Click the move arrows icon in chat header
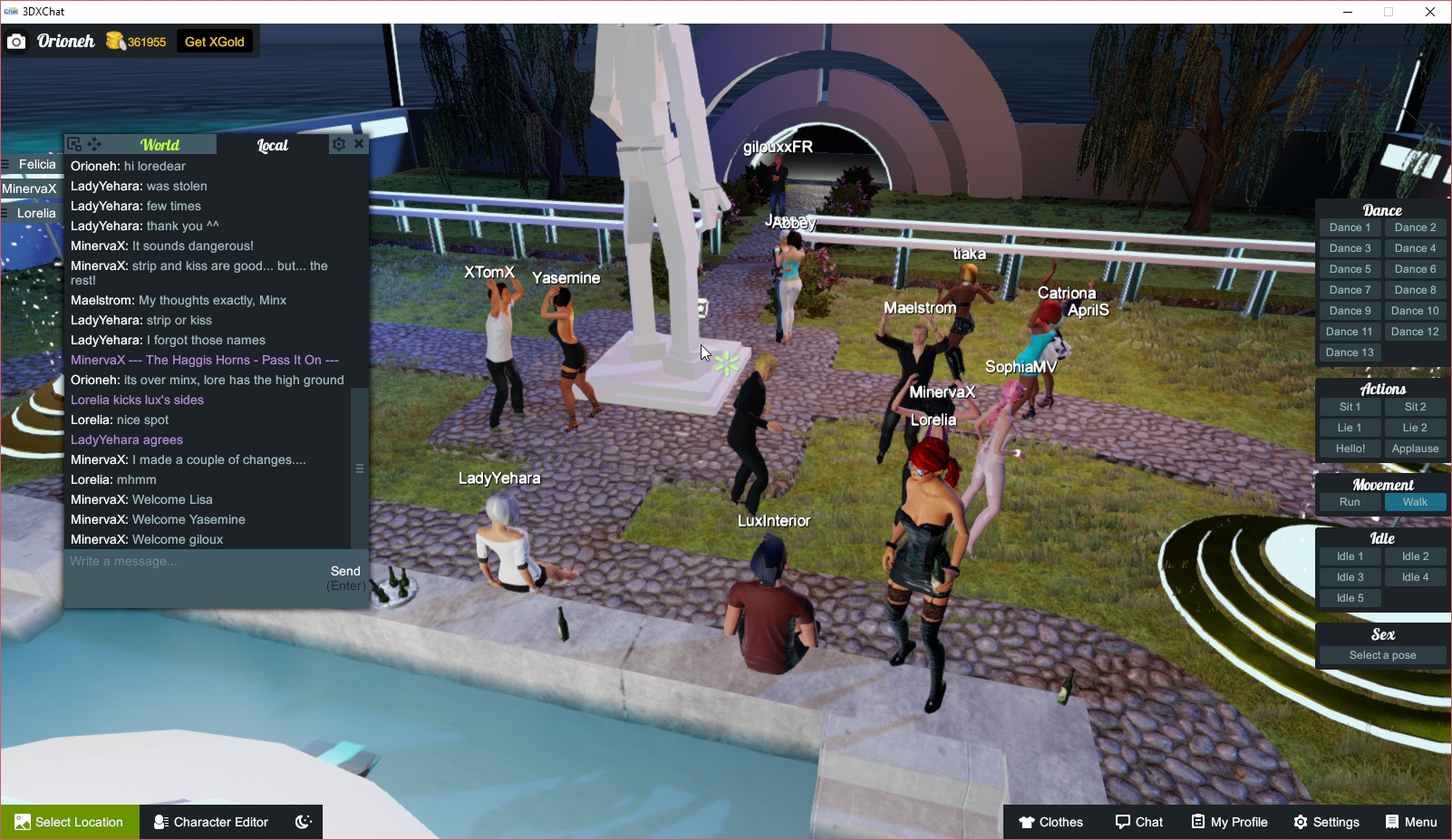Image resolution: width=1452 pixels, height=840 pixels. click(93, 143)
